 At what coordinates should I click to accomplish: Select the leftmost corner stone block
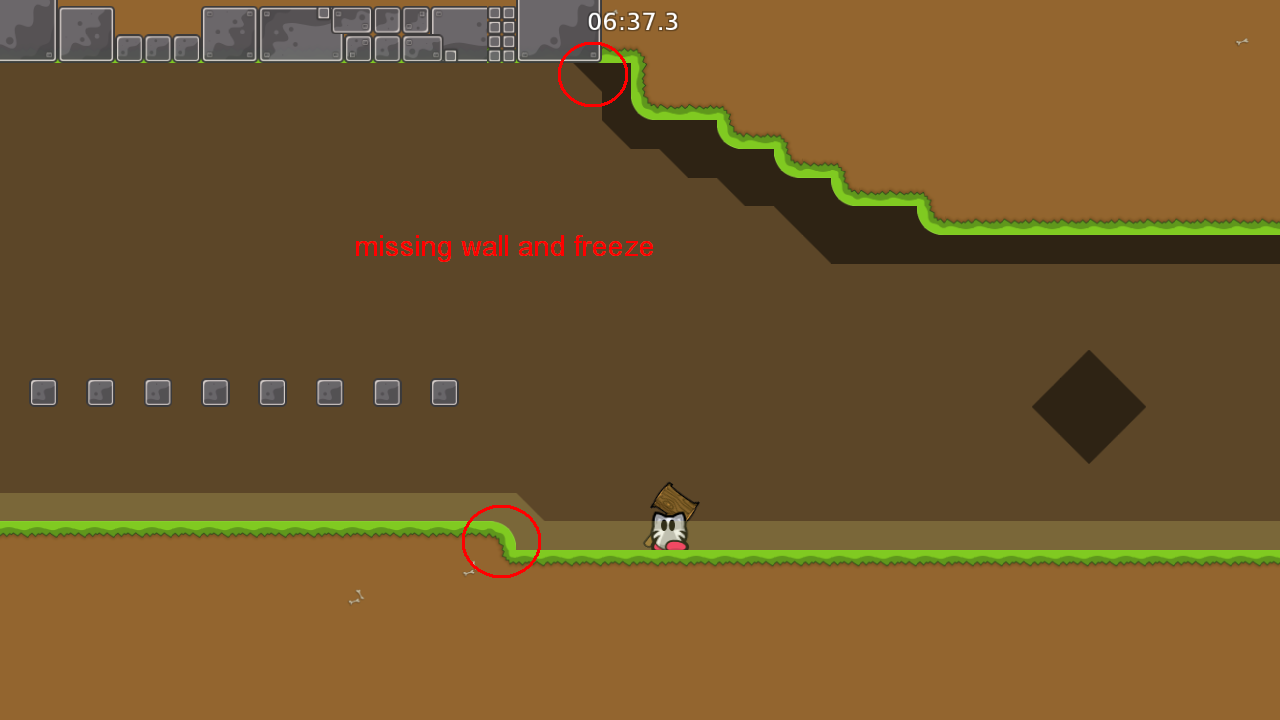point(28,30)
